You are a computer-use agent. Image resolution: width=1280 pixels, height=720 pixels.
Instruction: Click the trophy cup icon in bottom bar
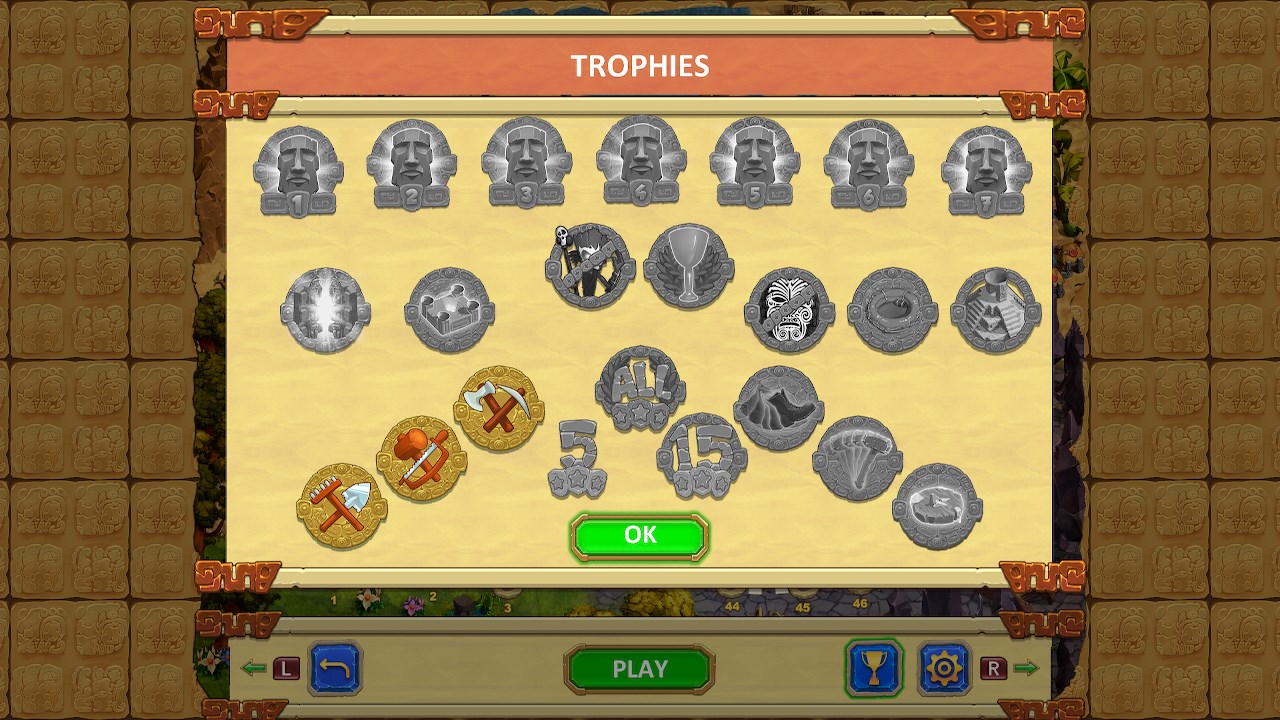tap(874, 670)
